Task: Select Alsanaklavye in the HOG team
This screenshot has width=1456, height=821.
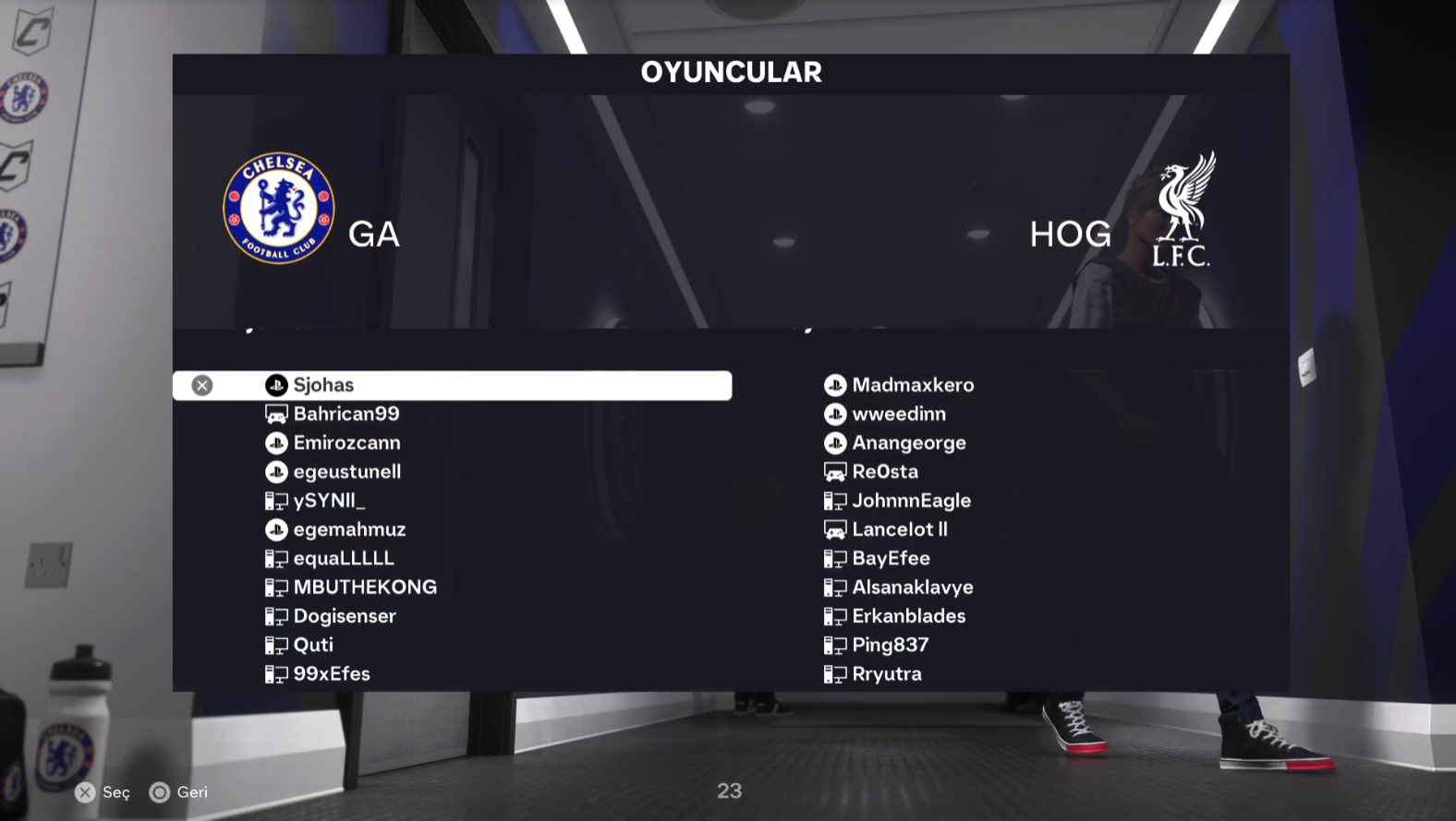Action: tap(912, 587)
